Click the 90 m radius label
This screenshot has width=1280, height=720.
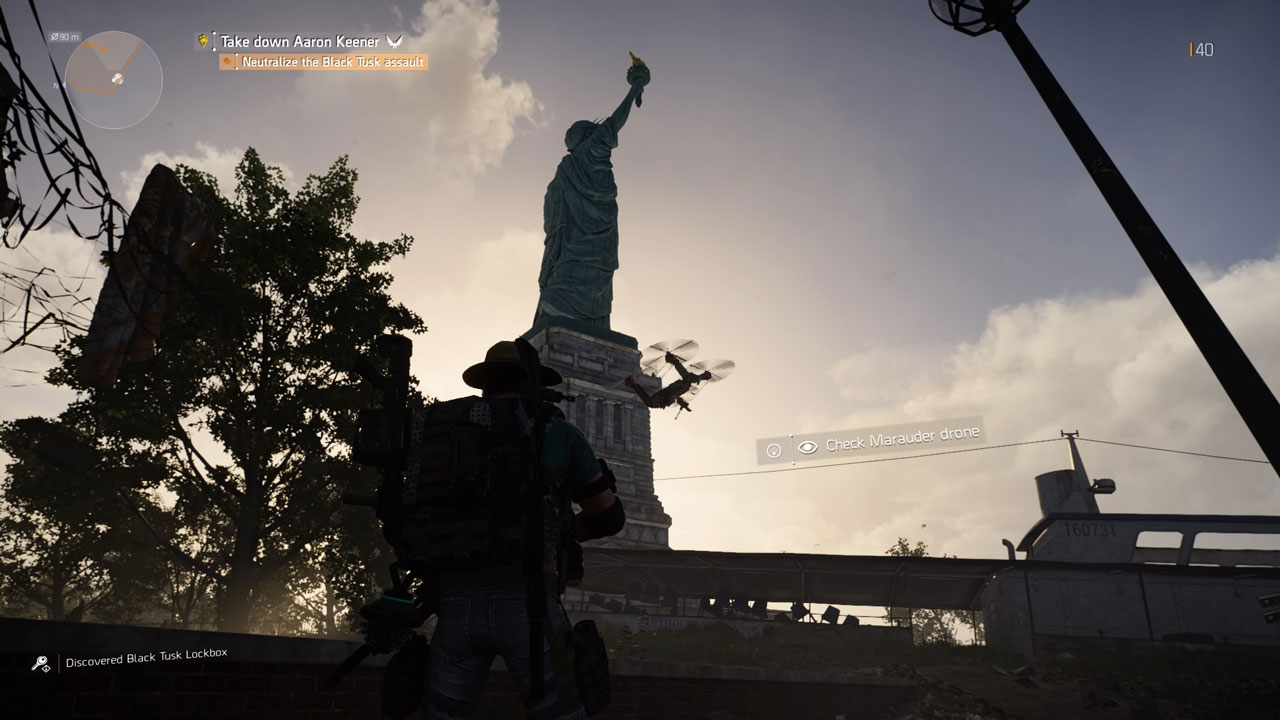(x=65, y=36)
